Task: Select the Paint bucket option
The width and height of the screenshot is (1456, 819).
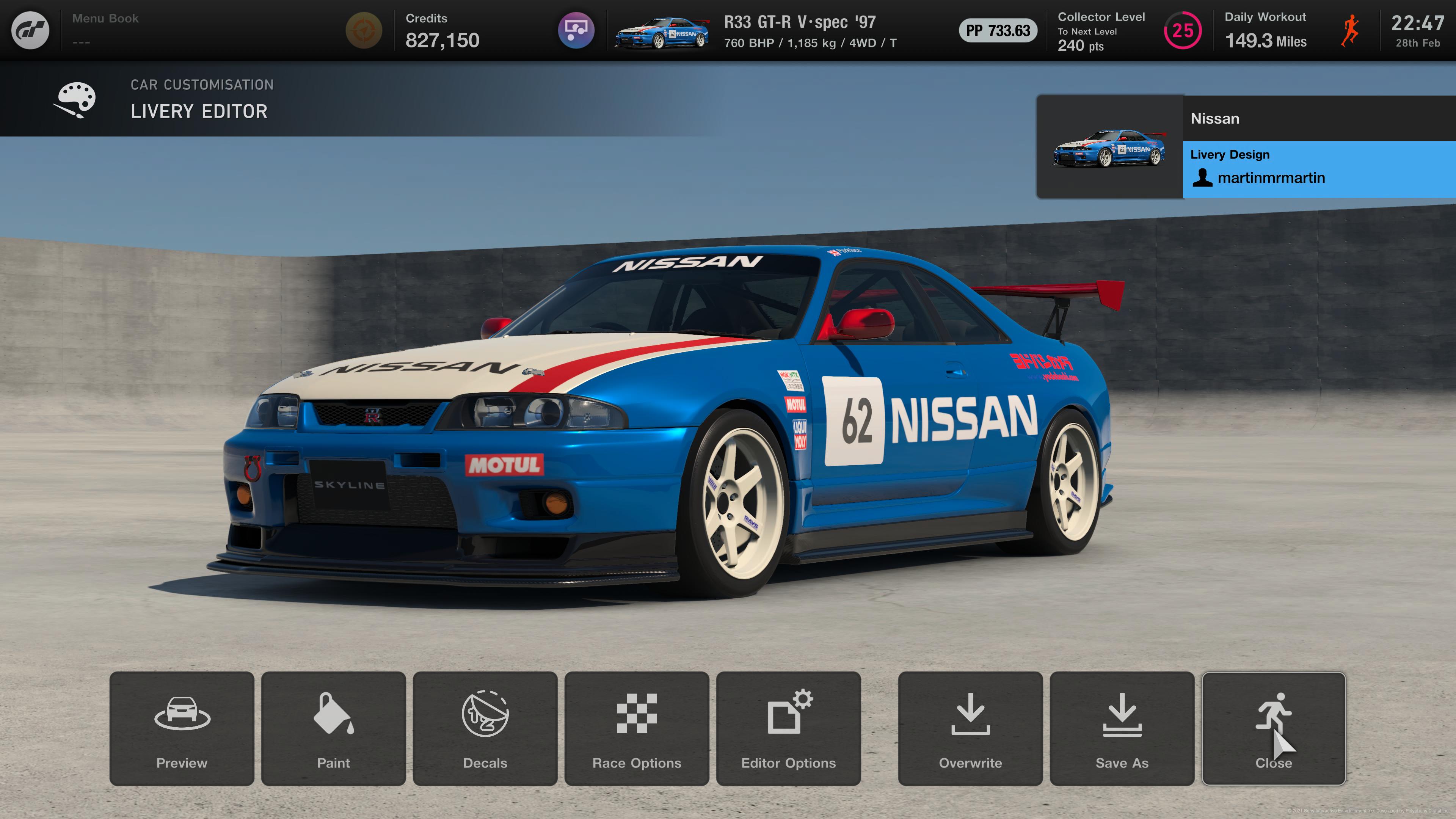Action: pyautogui.click(x=333, y=728)
